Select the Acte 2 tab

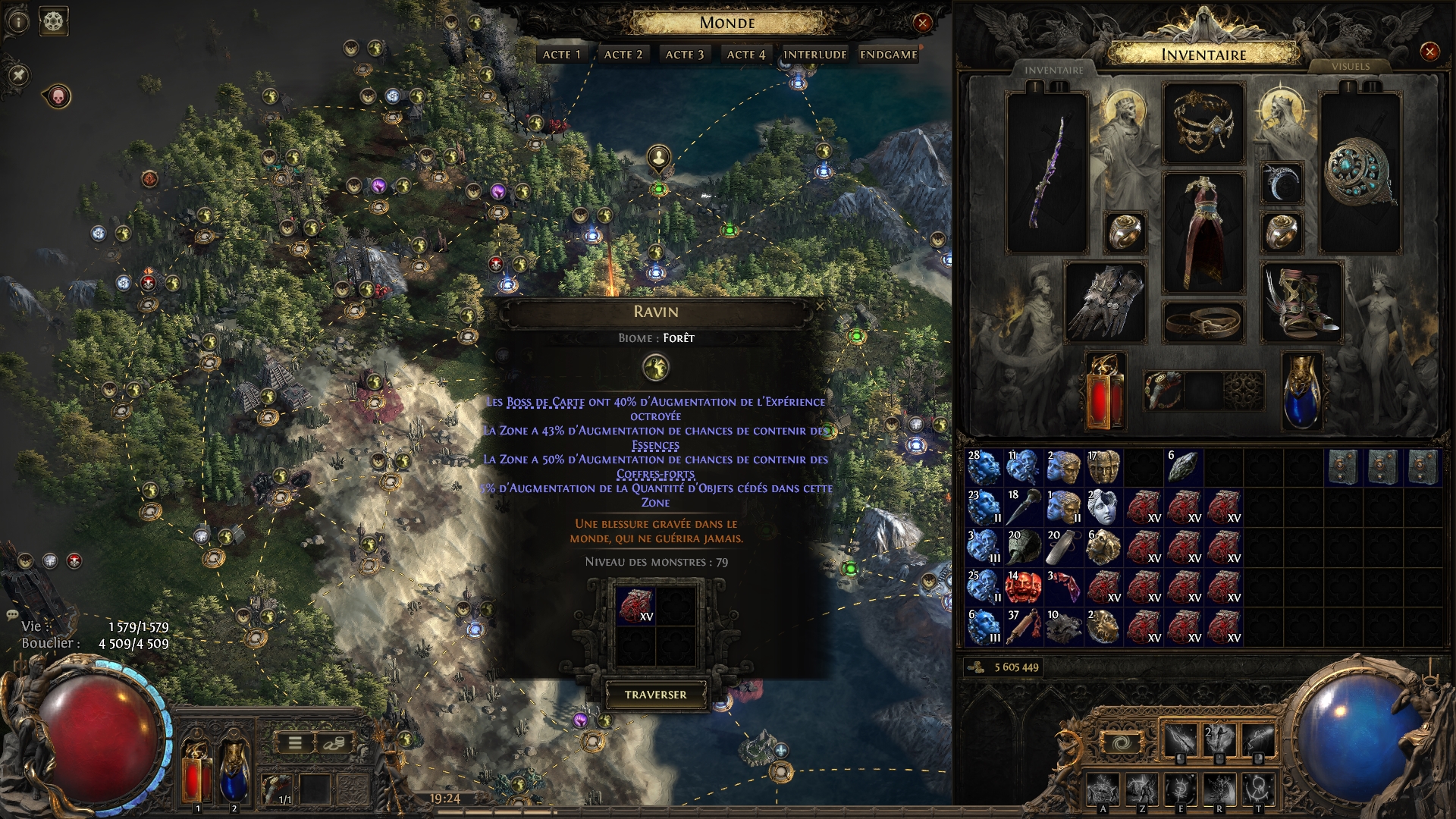623,55
